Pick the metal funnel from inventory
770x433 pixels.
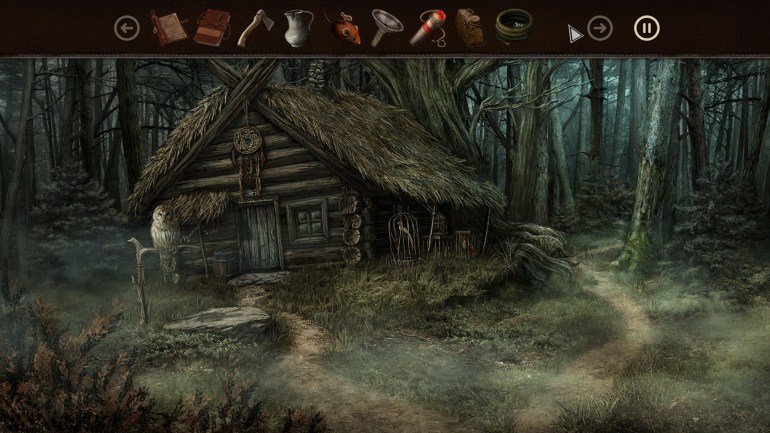(384, 28)
